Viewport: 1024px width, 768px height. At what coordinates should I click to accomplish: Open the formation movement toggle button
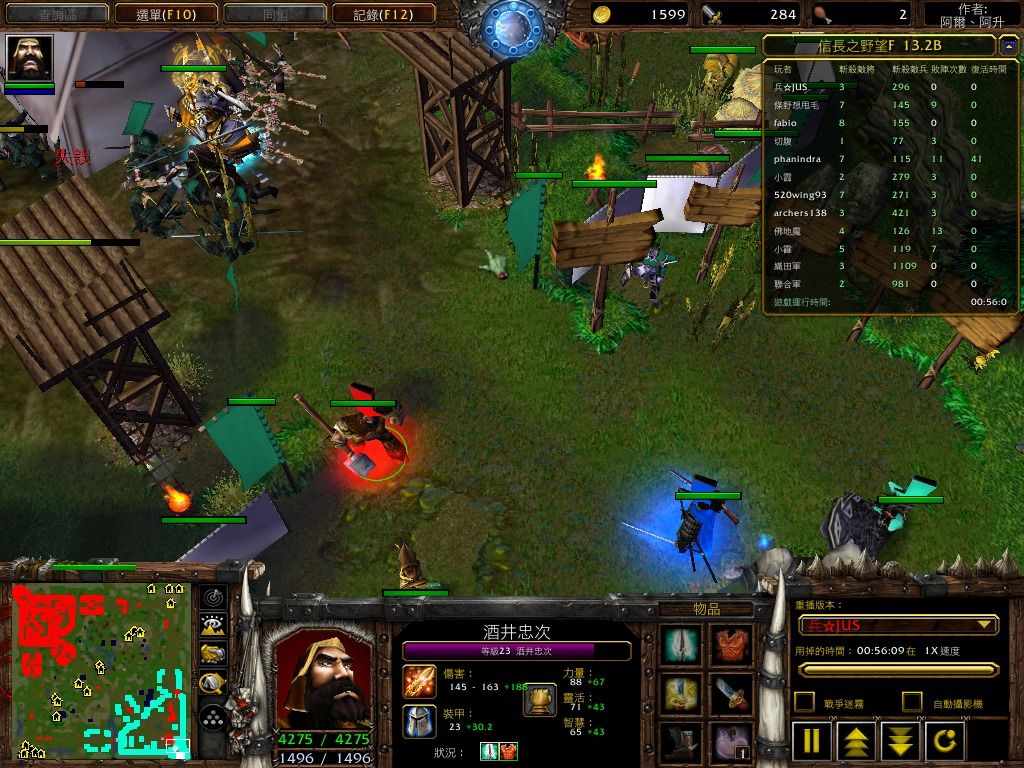[212, 717]
